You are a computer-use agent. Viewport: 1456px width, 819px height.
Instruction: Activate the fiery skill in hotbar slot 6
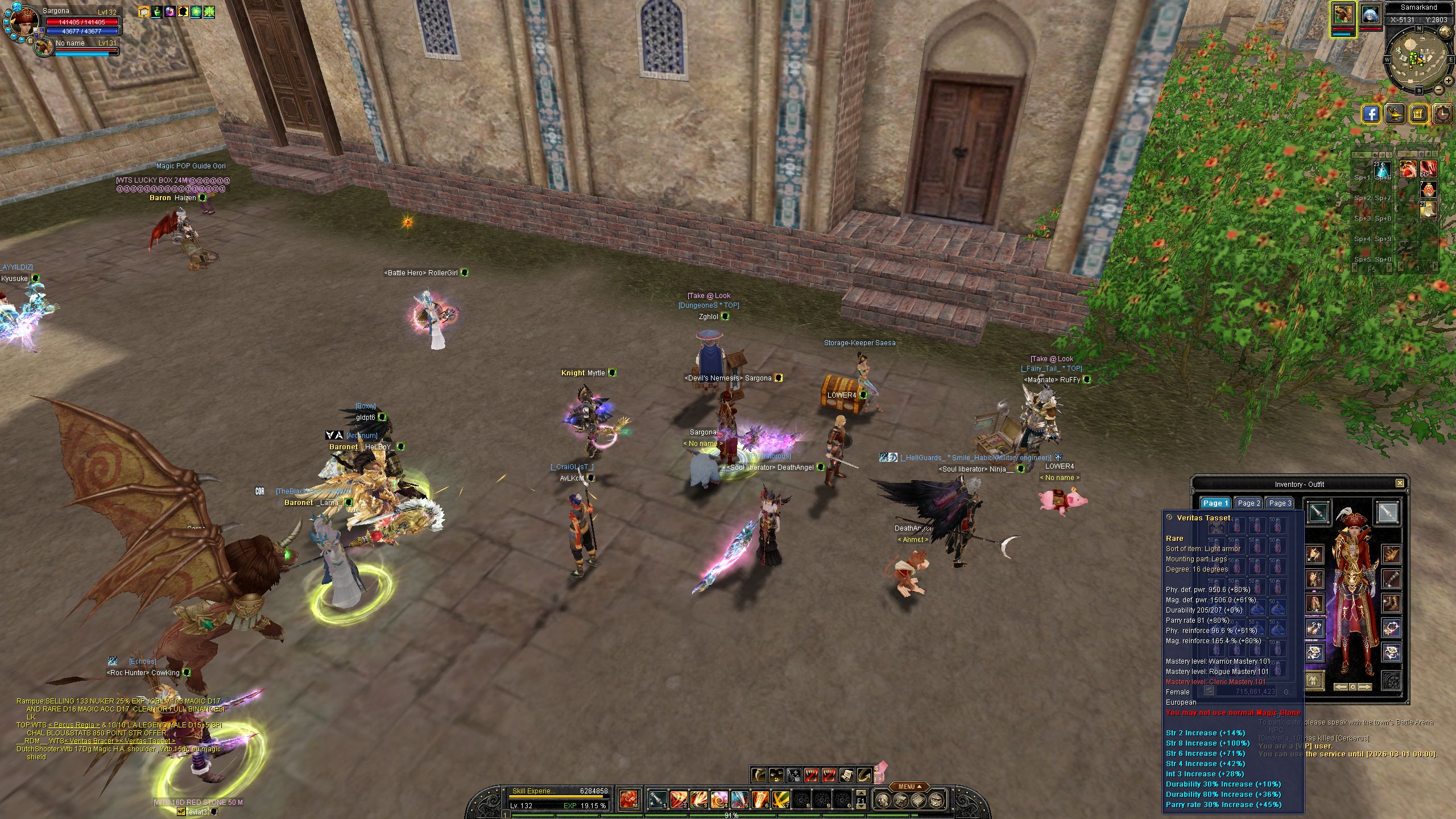[x=760, y=800]
